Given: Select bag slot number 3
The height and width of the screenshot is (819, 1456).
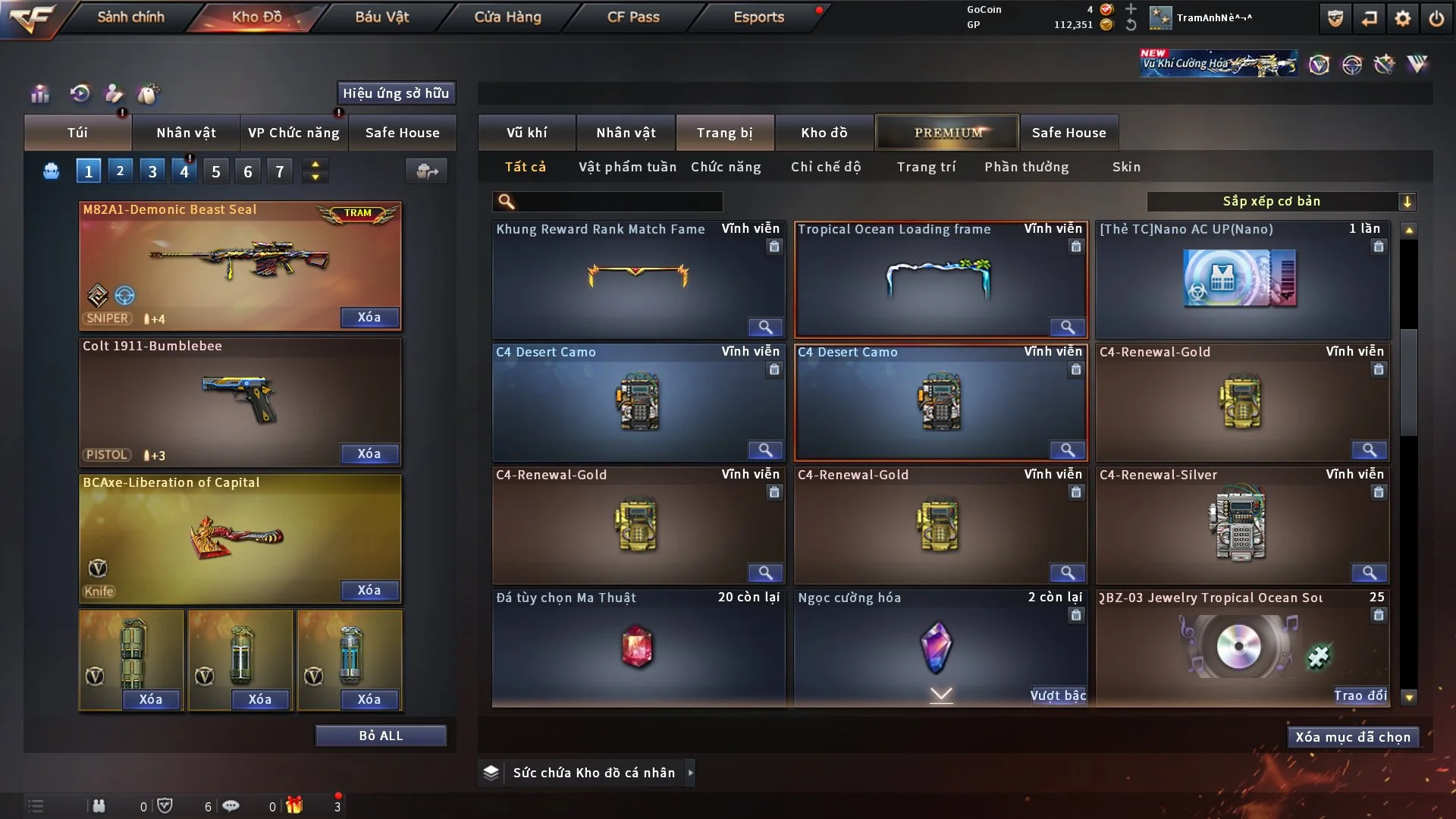Looking at the screenshot, I should (152, 171).
